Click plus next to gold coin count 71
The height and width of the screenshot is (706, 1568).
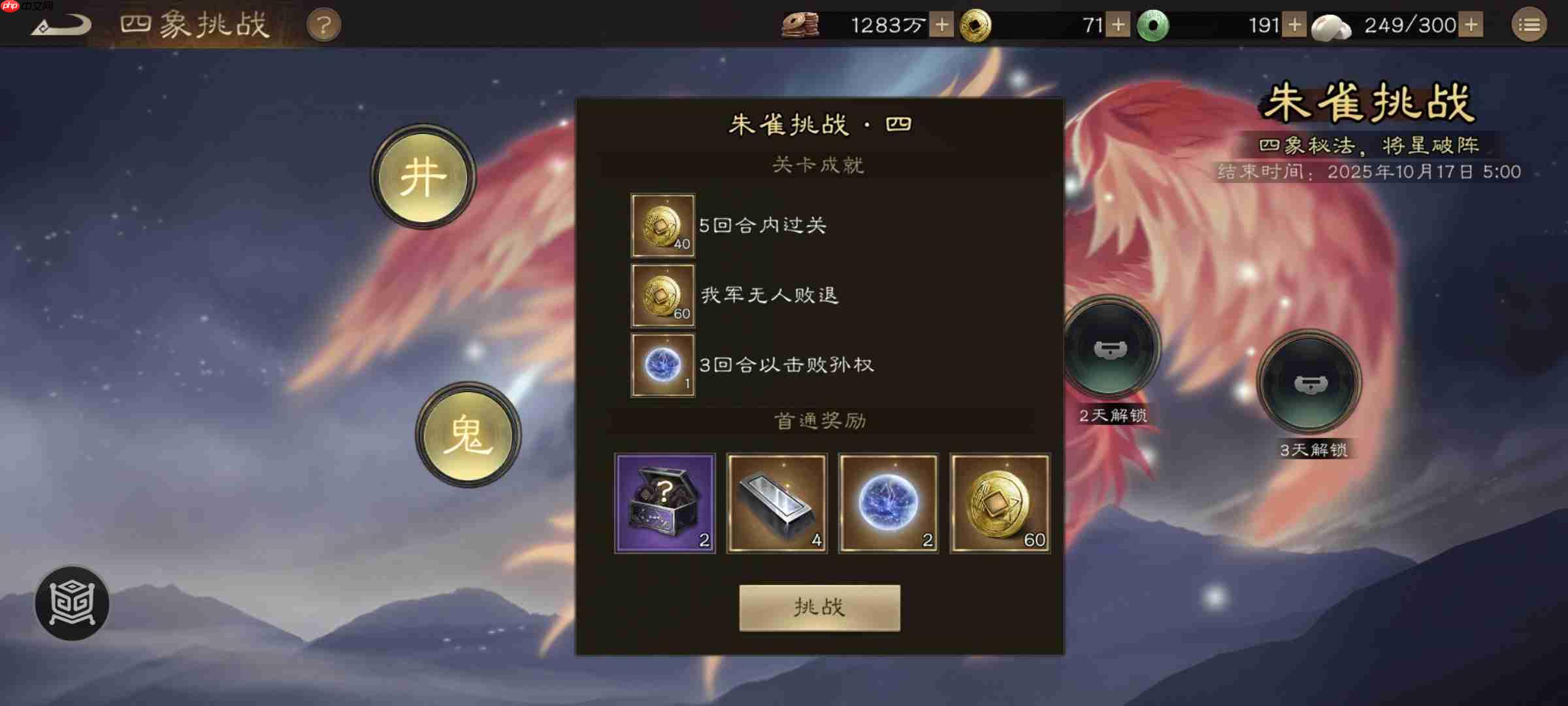coord(1119,25)
